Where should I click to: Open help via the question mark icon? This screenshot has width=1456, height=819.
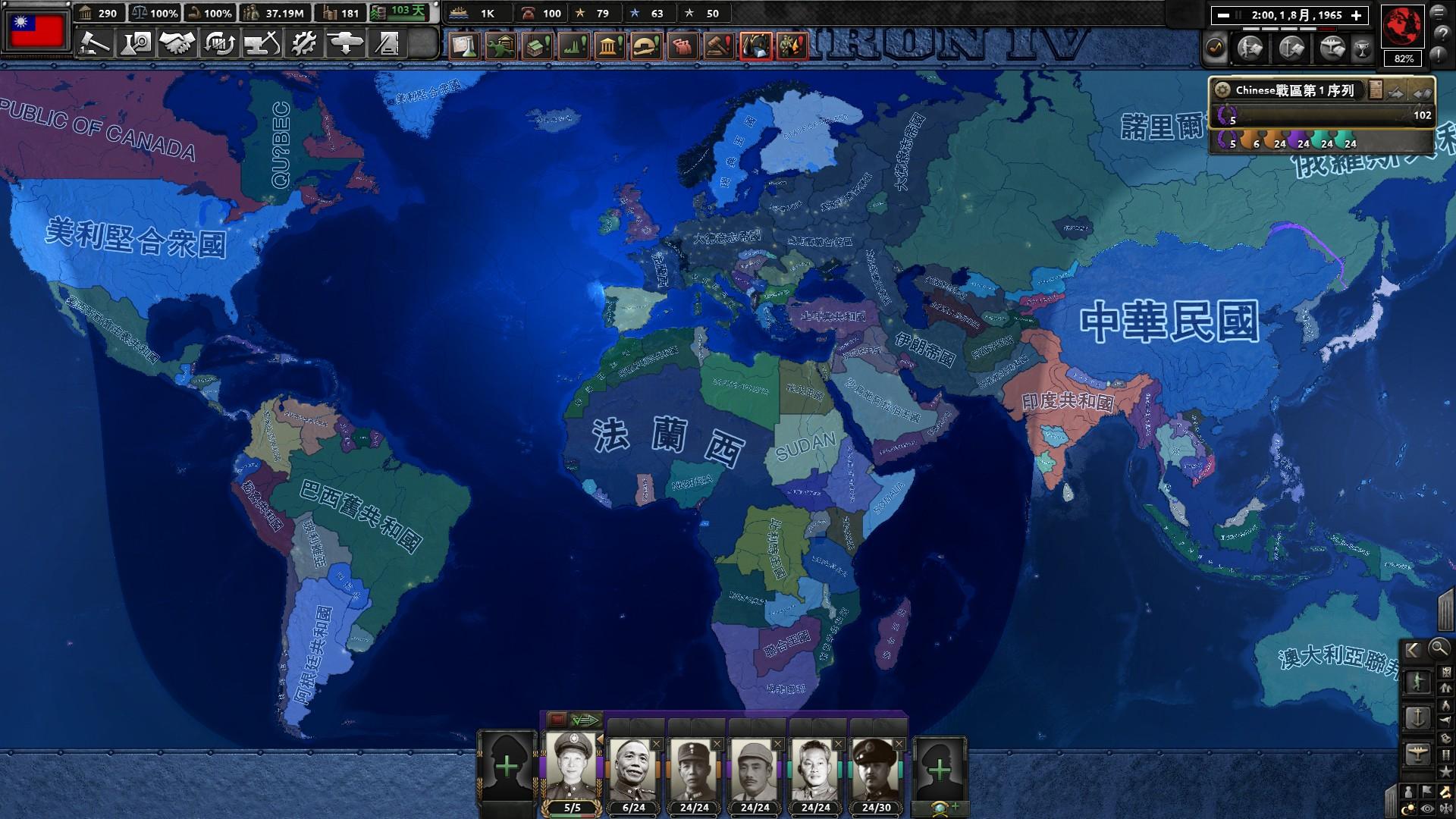click(1442, 33)
